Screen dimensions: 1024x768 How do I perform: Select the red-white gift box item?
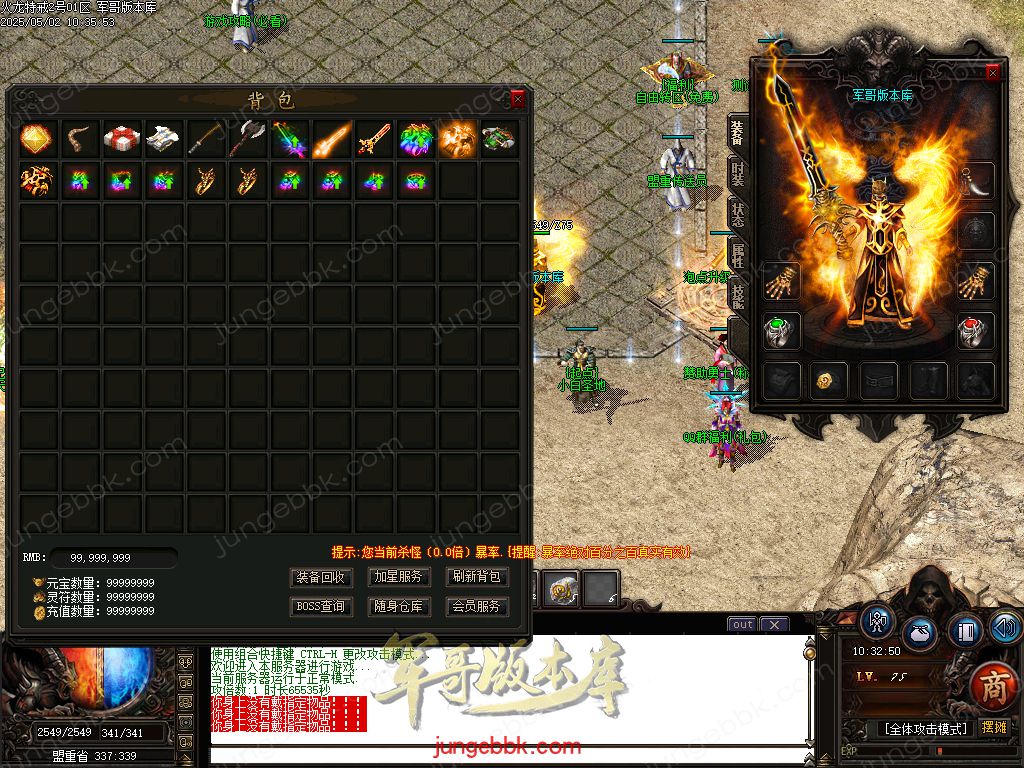click(x=122, y=139)
